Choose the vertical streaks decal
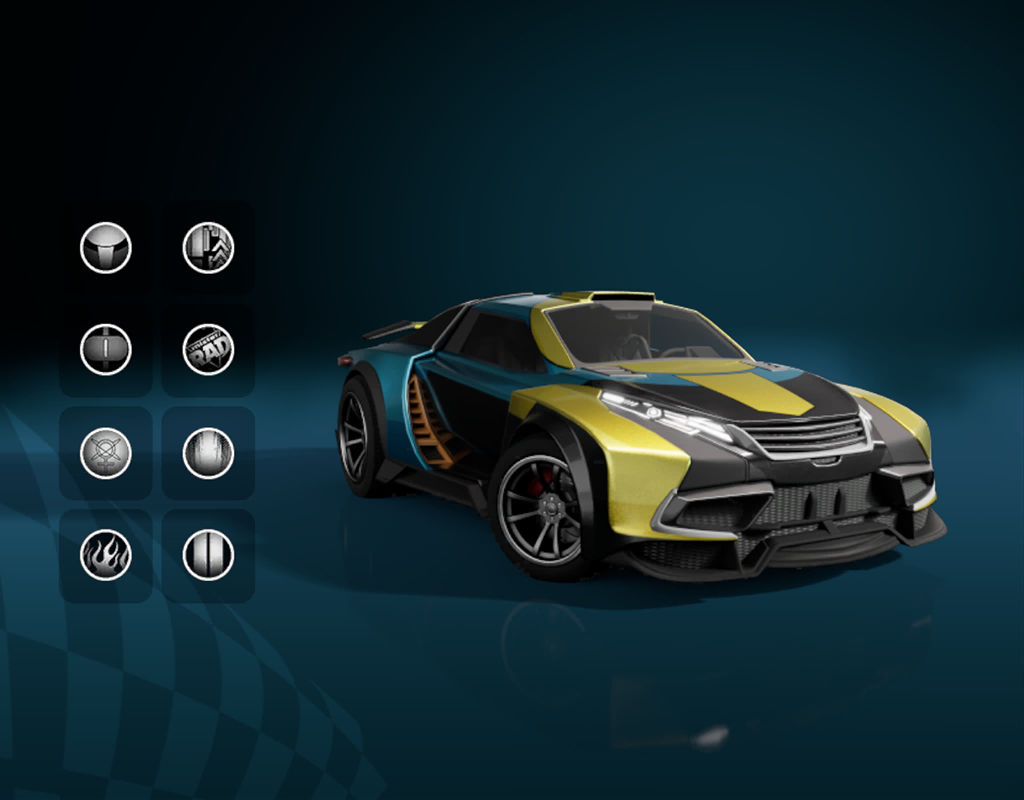This screenshot has height=800, width=1024. point(208,453)
